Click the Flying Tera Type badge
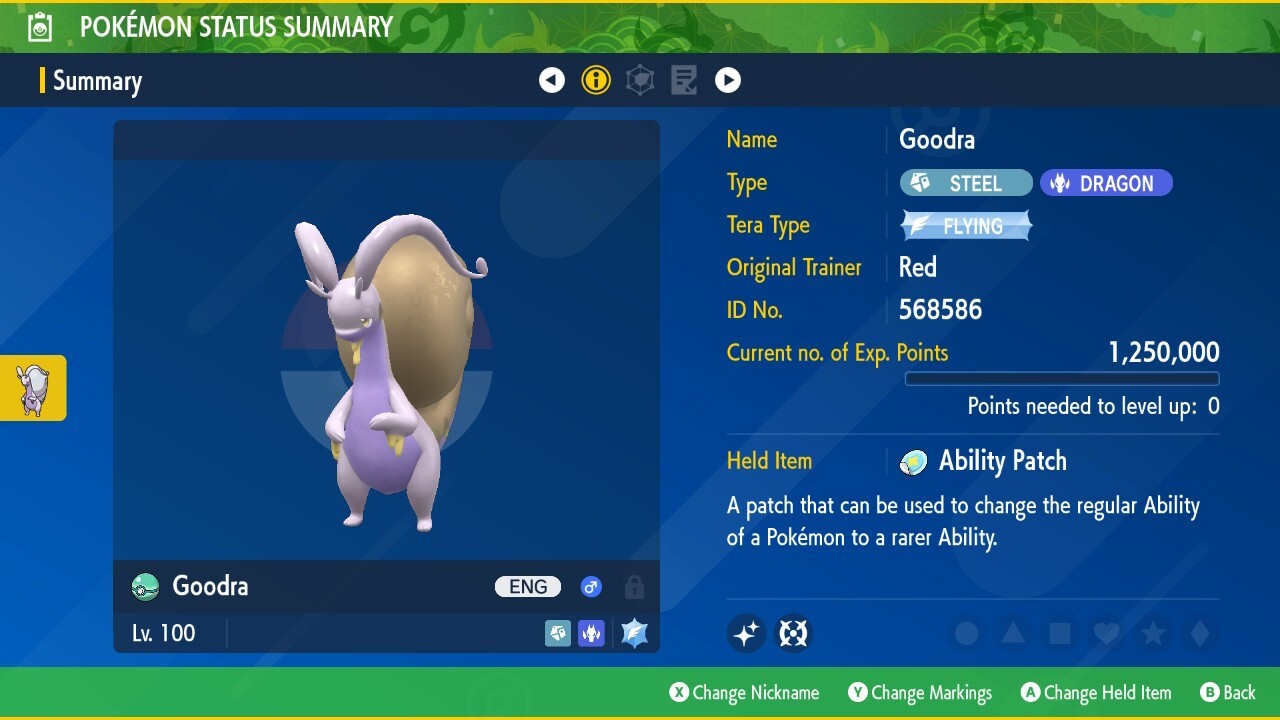This screenshot has width=1280, height=720. (966, 226)
